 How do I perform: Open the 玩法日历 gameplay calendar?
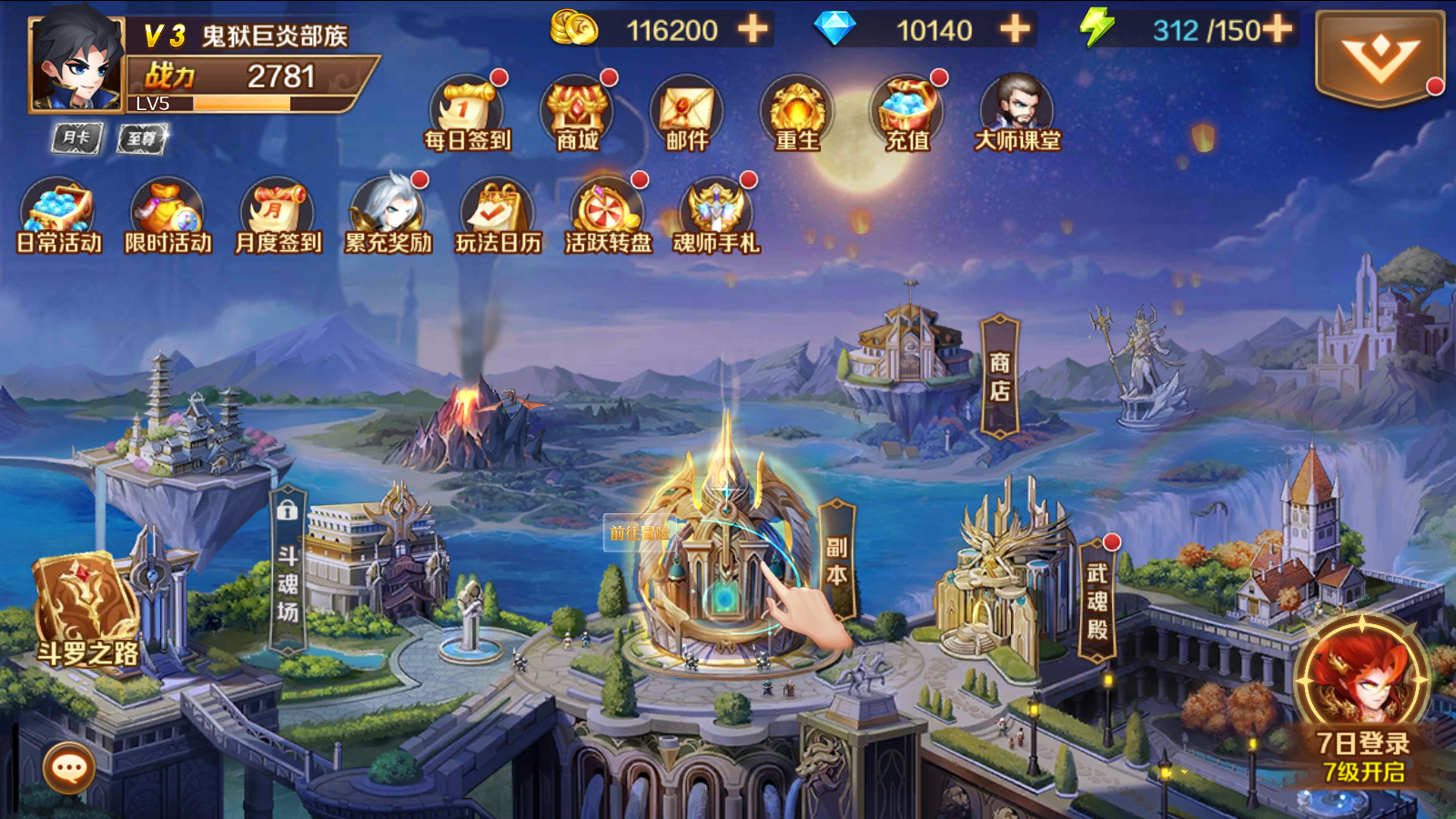[498, 216]
